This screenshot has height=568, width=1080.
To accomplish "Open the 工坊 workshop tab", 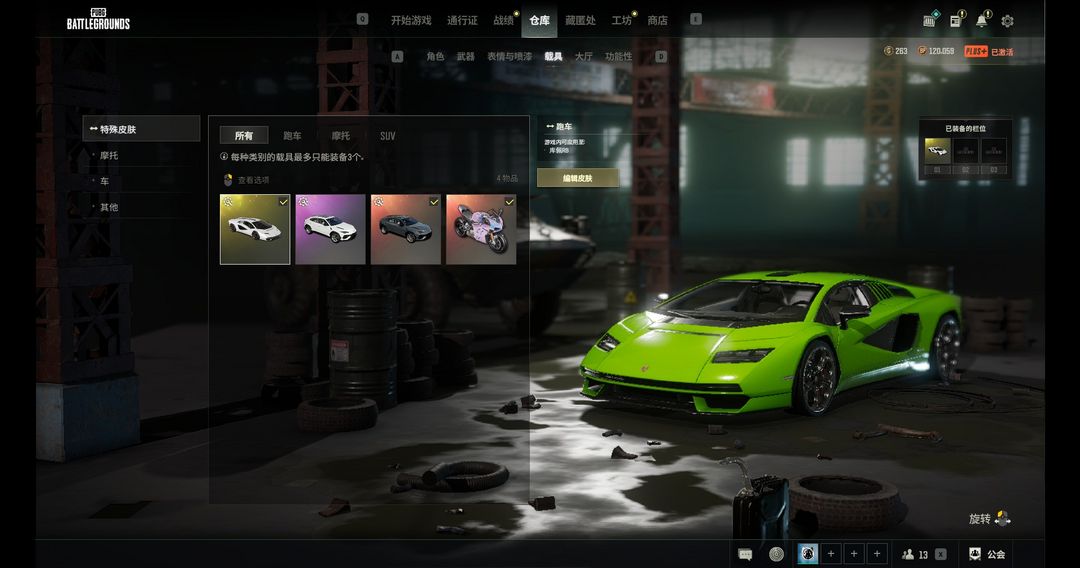I will click(x=621, y=20).
